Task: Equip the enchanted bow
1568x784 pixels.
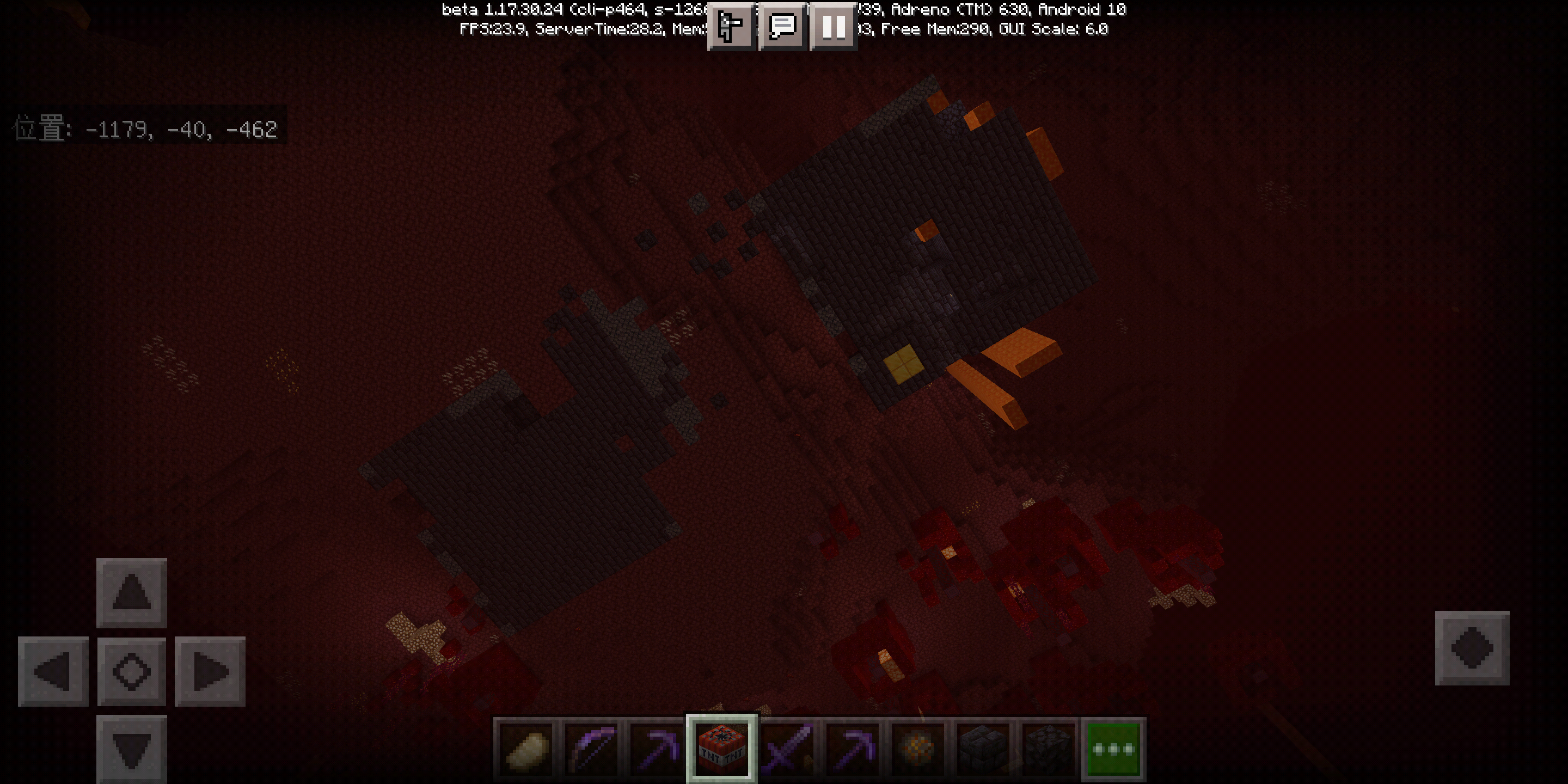Action: (x=591, y=749)
